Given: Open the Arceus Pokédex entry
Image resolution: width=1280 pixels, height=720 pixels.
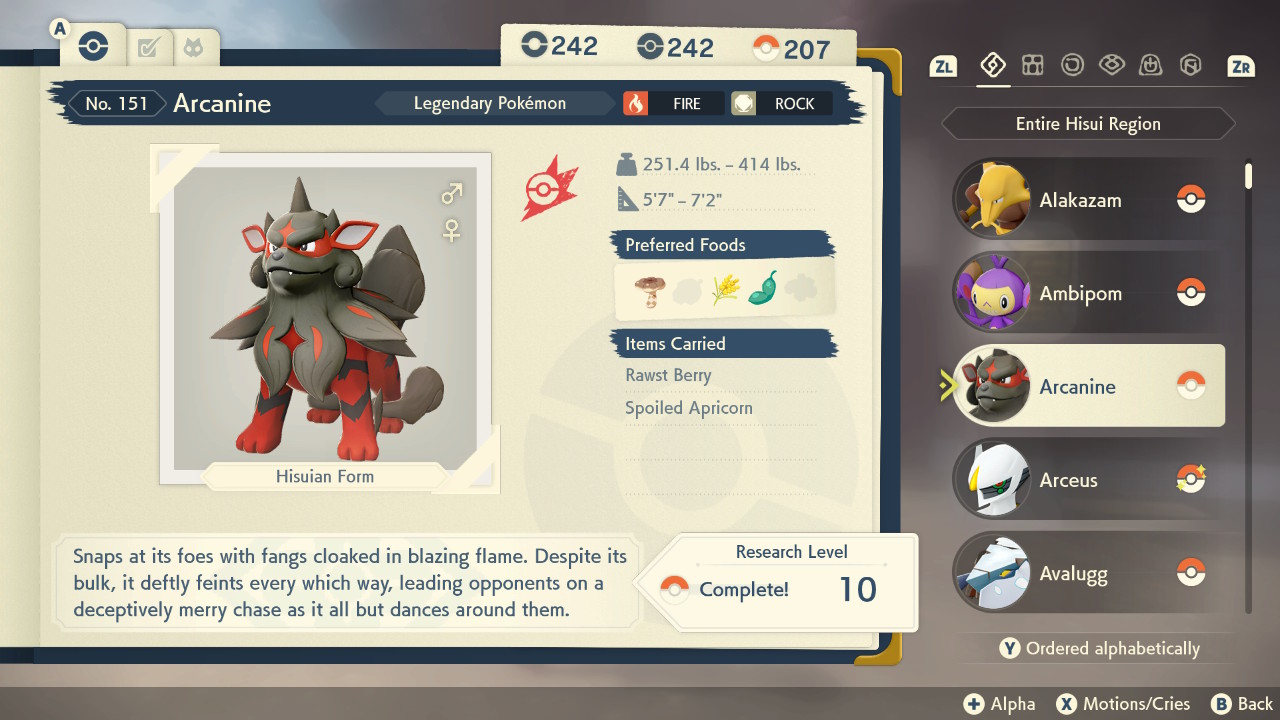Looking at the screenshot, I should 1088,480.
